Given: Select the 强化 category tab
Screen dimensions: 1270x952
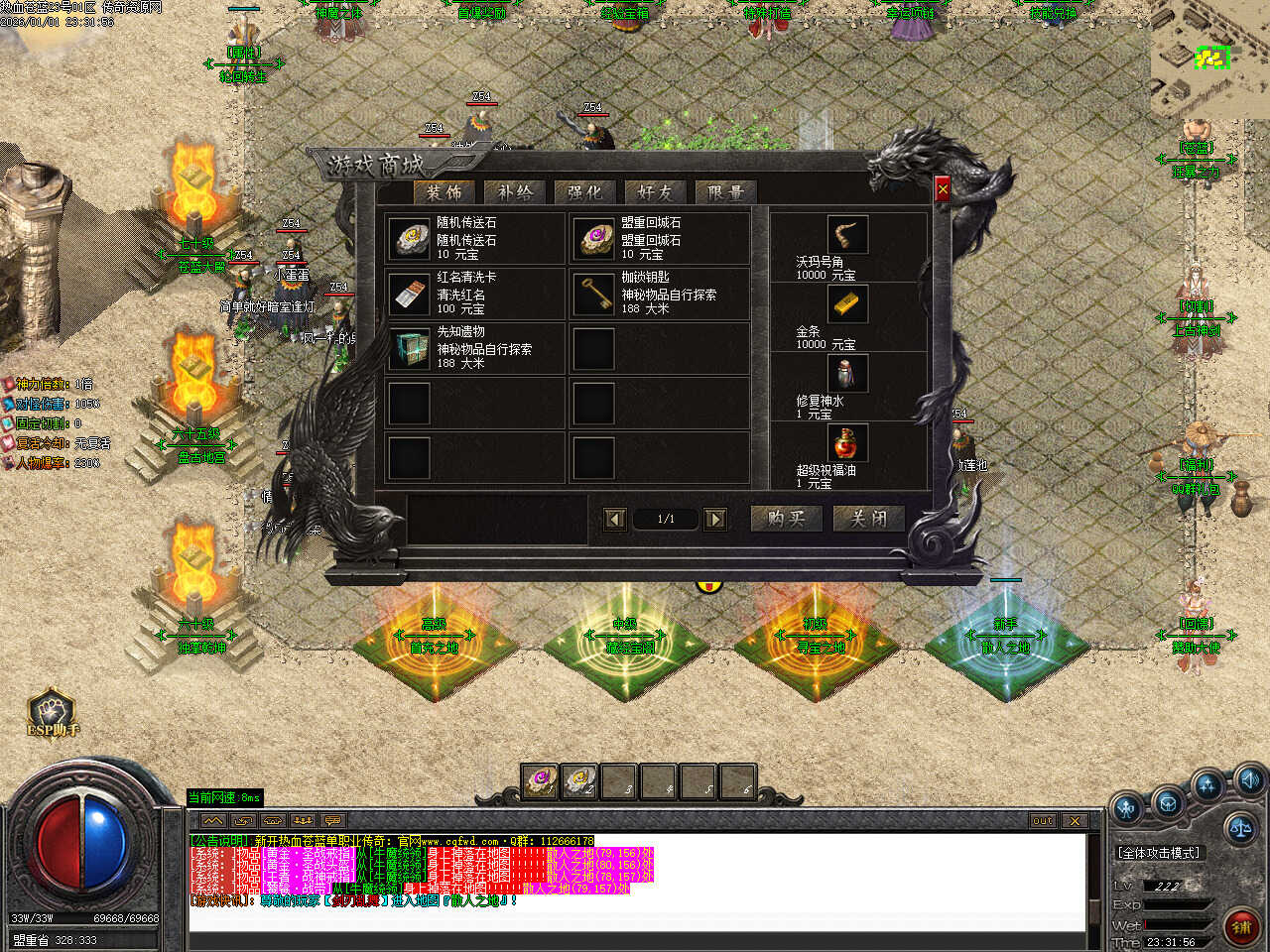Looking at the screenshot, I should [584, 192].
